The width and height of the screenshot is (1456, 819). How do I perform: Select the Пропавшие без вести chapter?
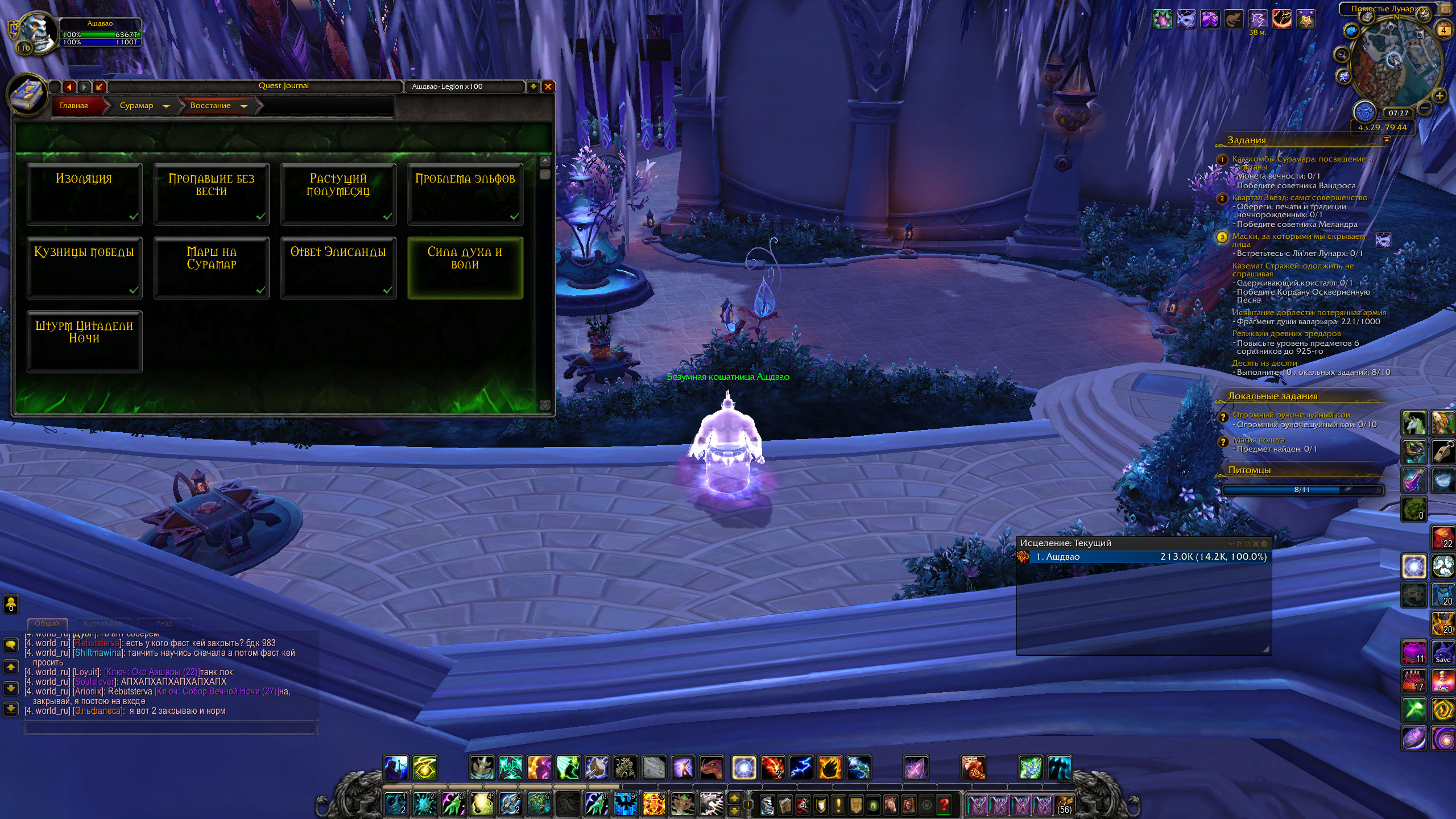coord(211,194)
